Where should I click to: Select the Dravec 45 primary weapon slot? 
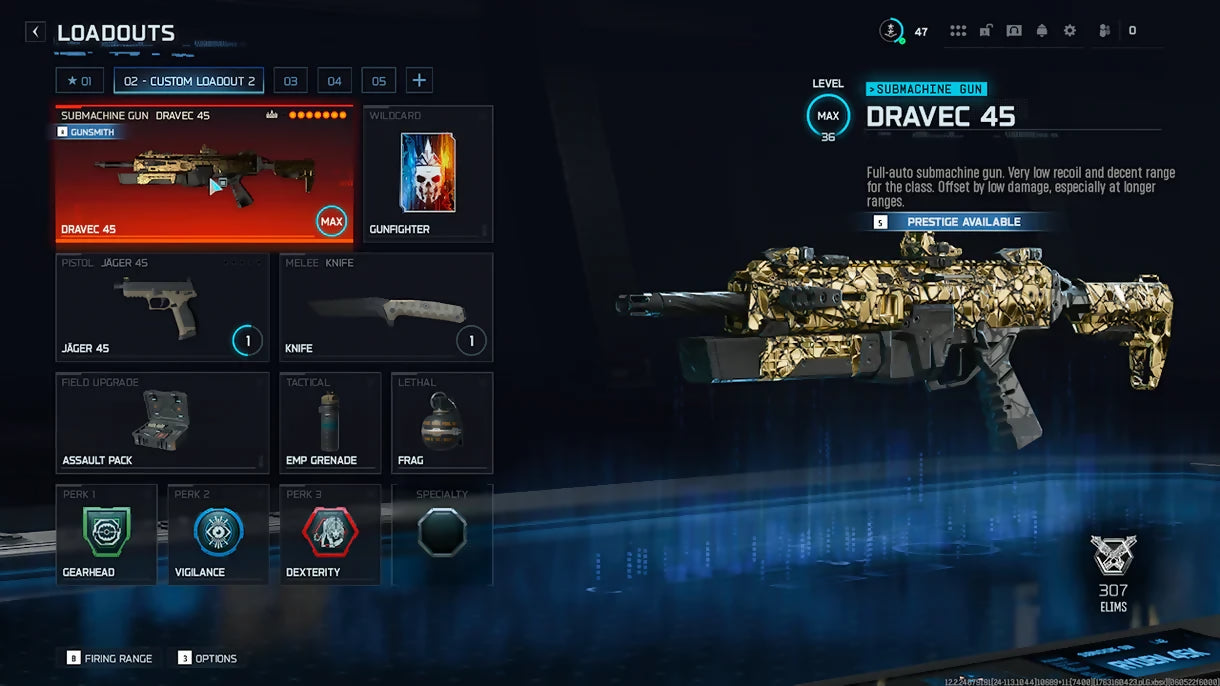click(x=204, y=175)
